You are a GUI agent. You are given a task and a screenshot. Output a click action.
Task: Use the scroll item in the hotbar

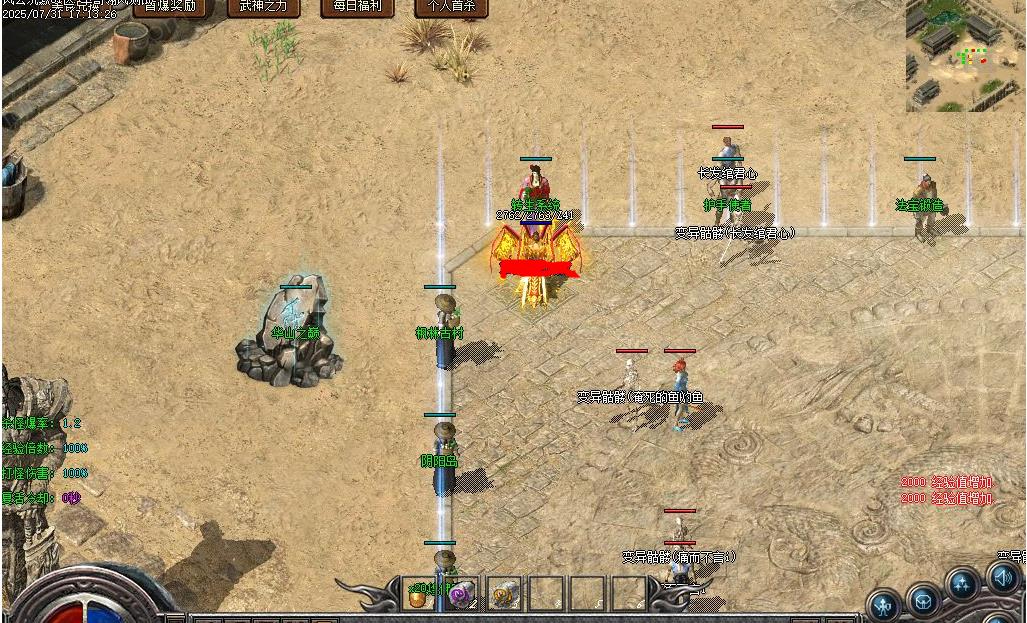tap(504, 594)
